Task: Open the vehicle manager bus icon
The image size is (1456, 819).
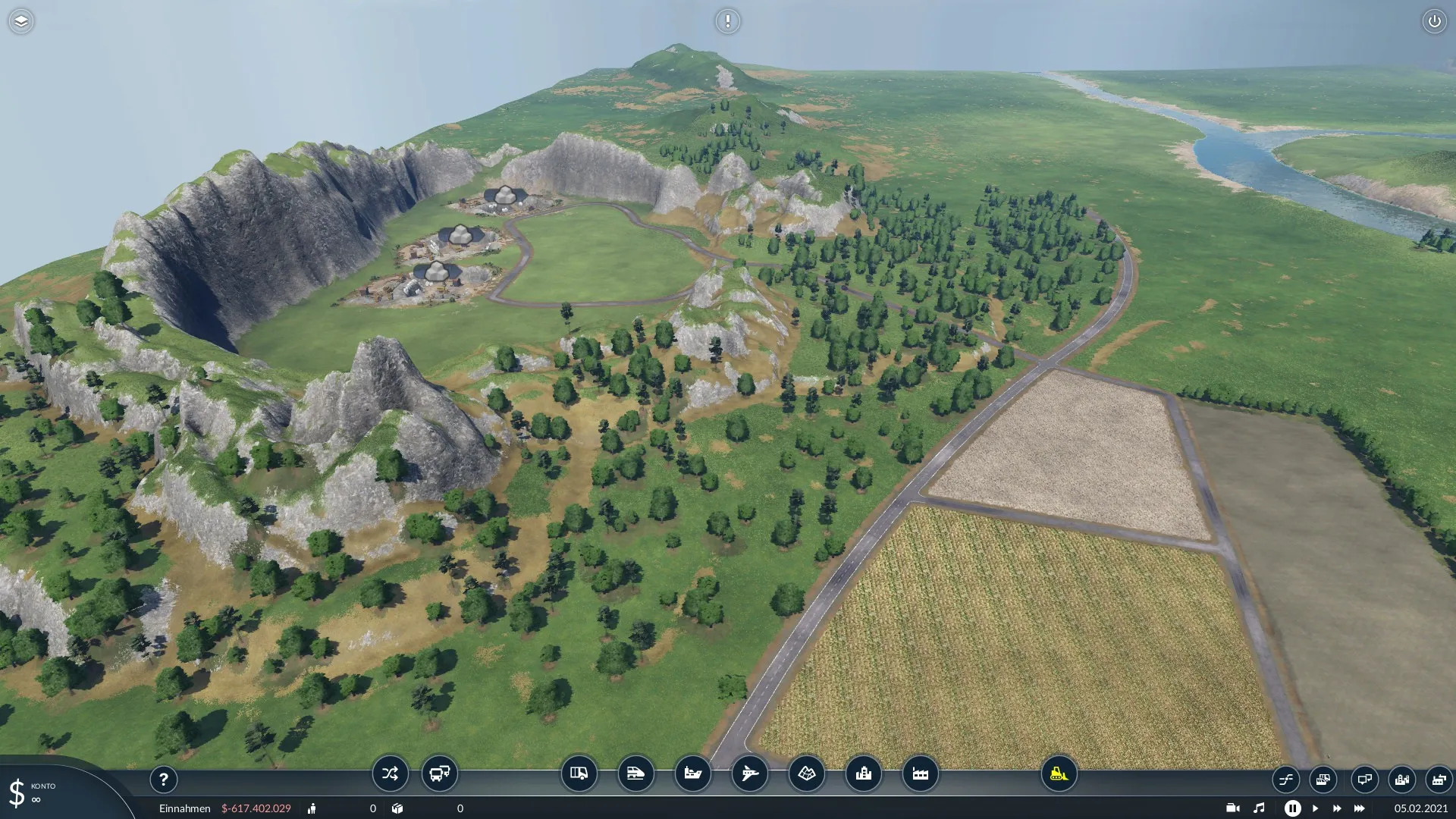Action: pos(440,773)
